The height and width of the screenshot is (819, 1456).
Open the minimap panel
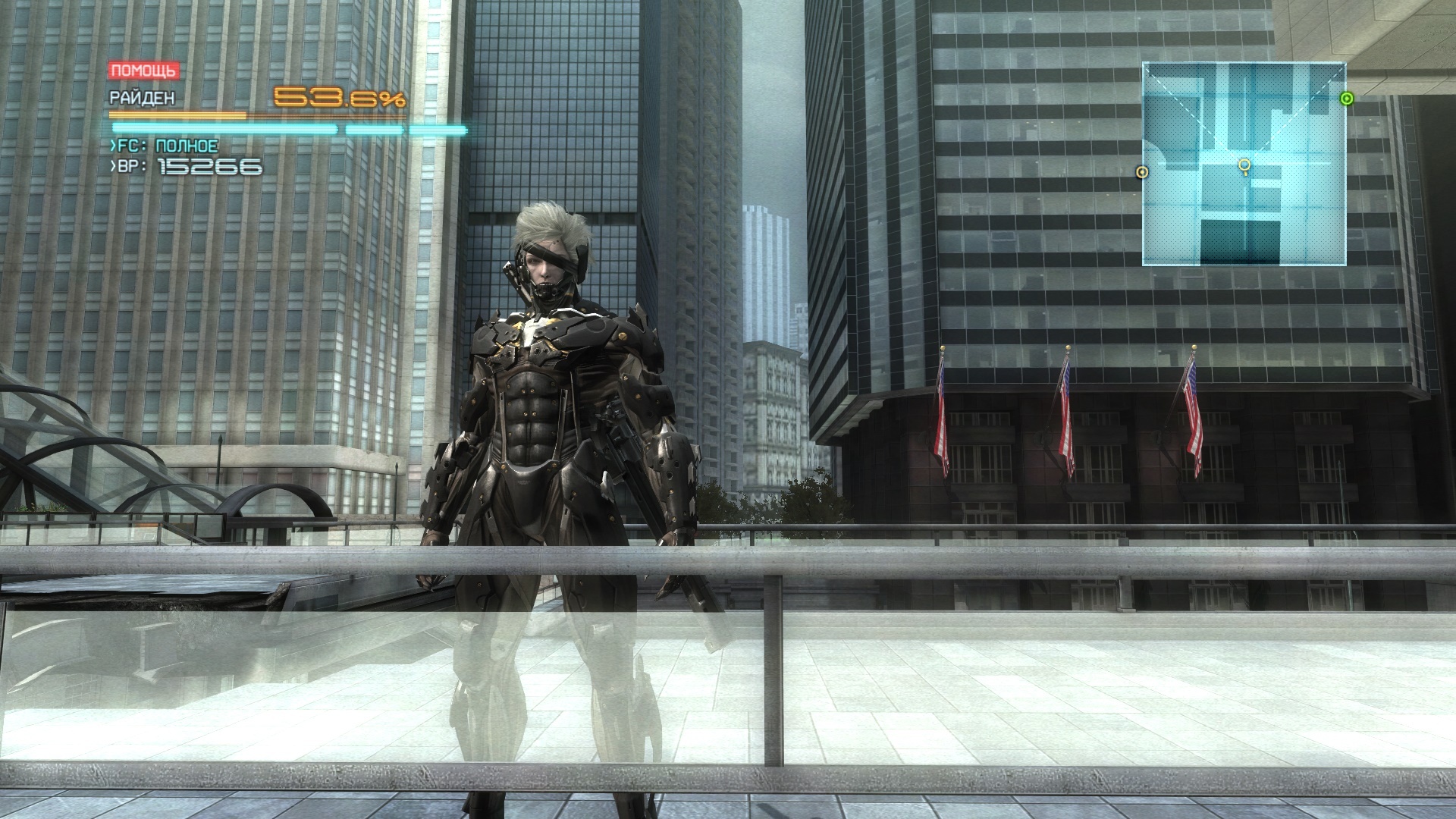click(1244, 164)
